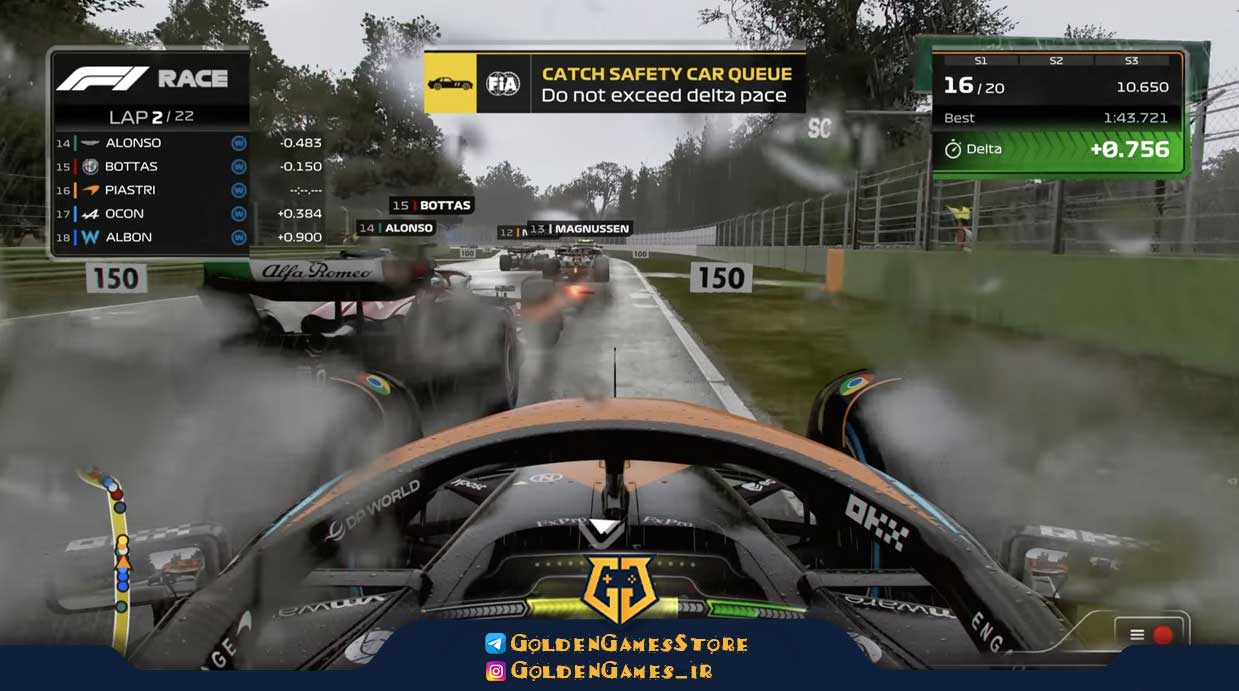Open the GoldenGames_ir Instagram link
The height and width of the screenshot is (691, 1239).
coord(599,671)
